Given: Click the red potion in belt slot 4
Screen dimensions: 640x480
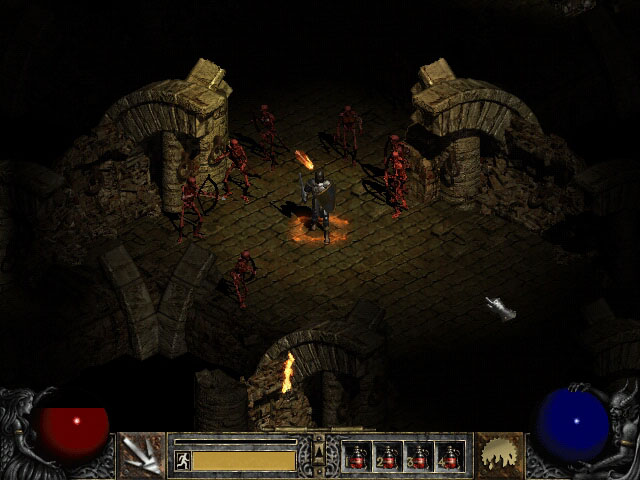Looking at the screenshot, I should [x=450, y=457].
